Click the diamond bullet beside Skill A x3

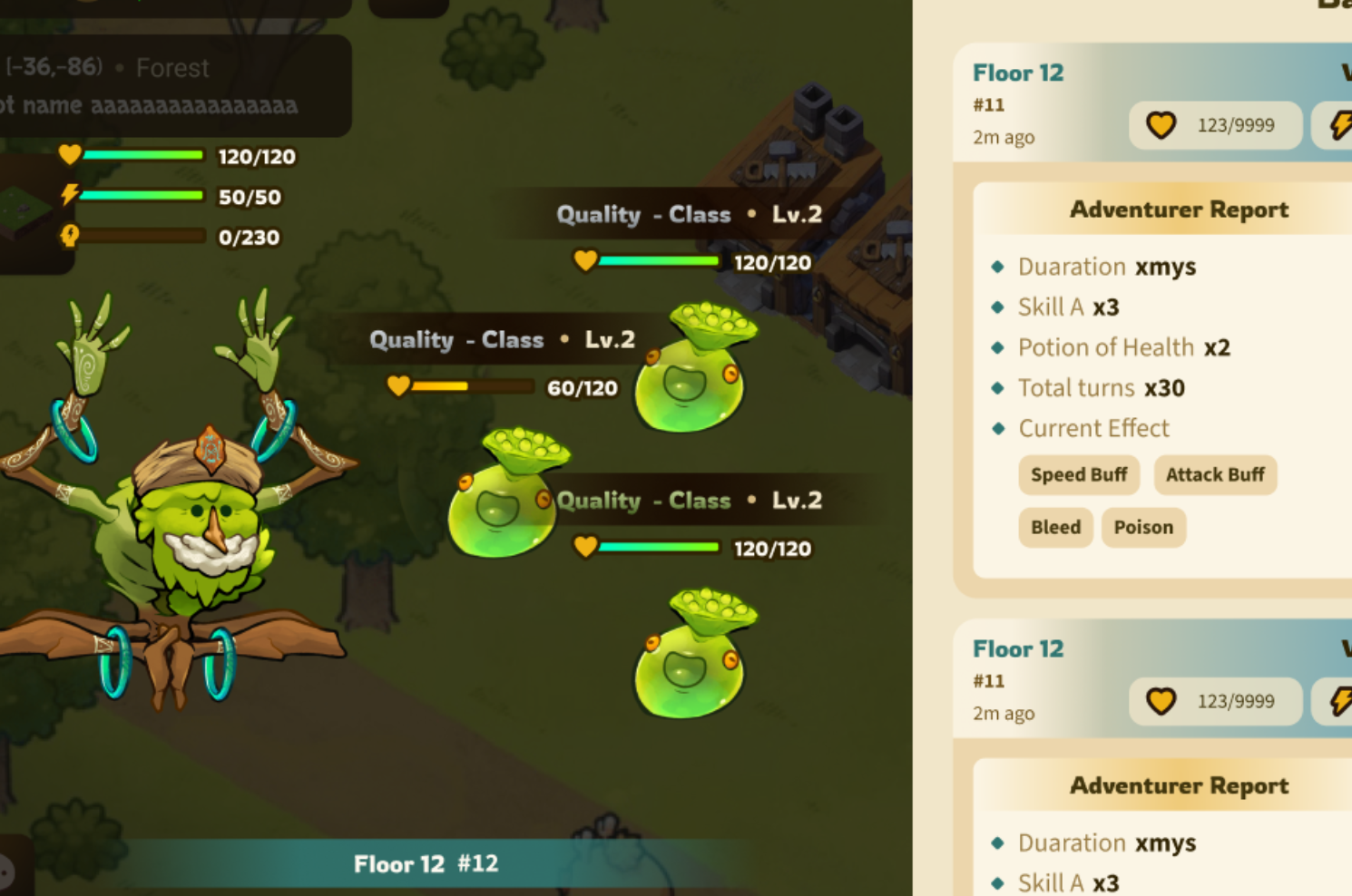(998, 307)
